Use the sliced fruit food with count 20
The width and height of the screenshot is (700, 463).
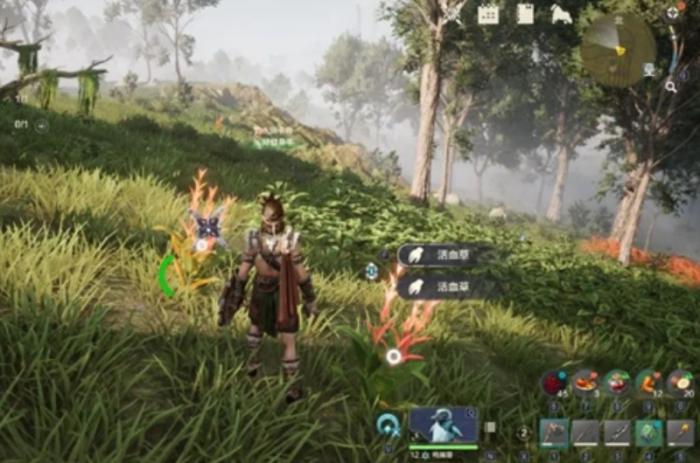coord(680,383)
